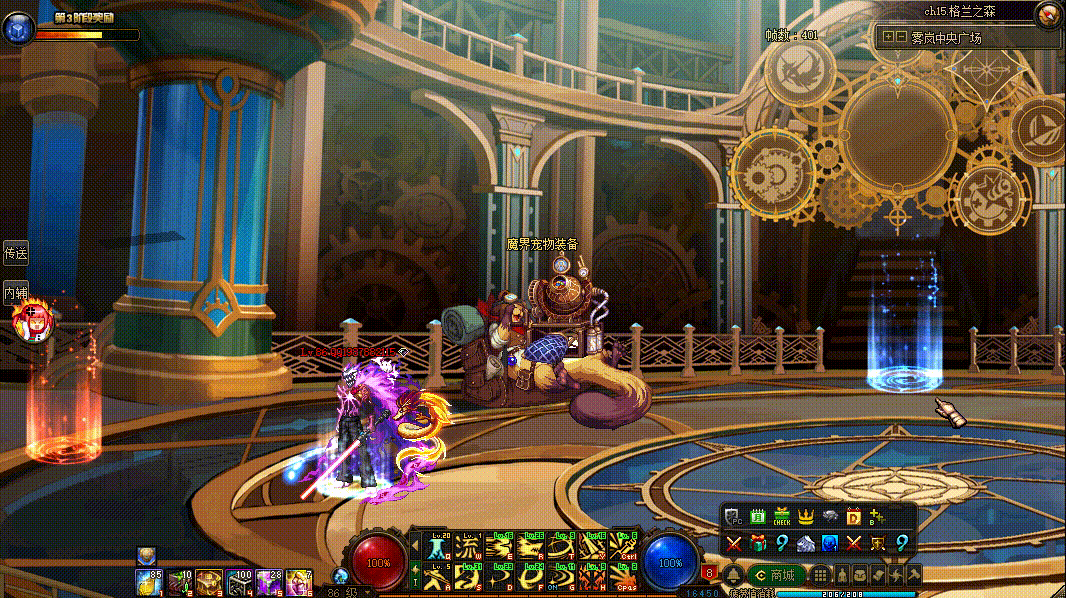Click the orange D calendar icon

point(854,516)
